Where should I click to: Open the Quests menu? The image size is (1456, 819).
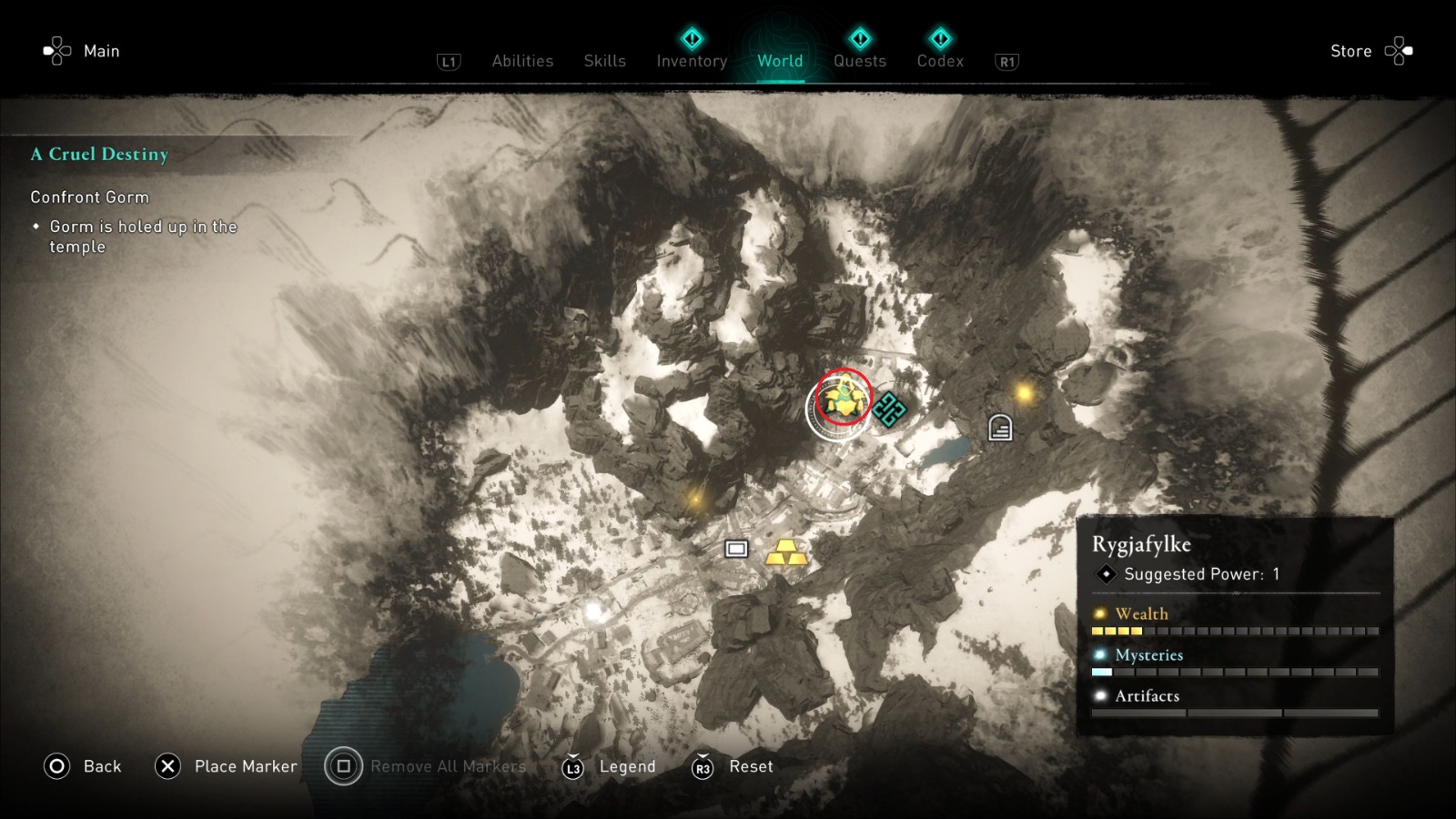859,61
